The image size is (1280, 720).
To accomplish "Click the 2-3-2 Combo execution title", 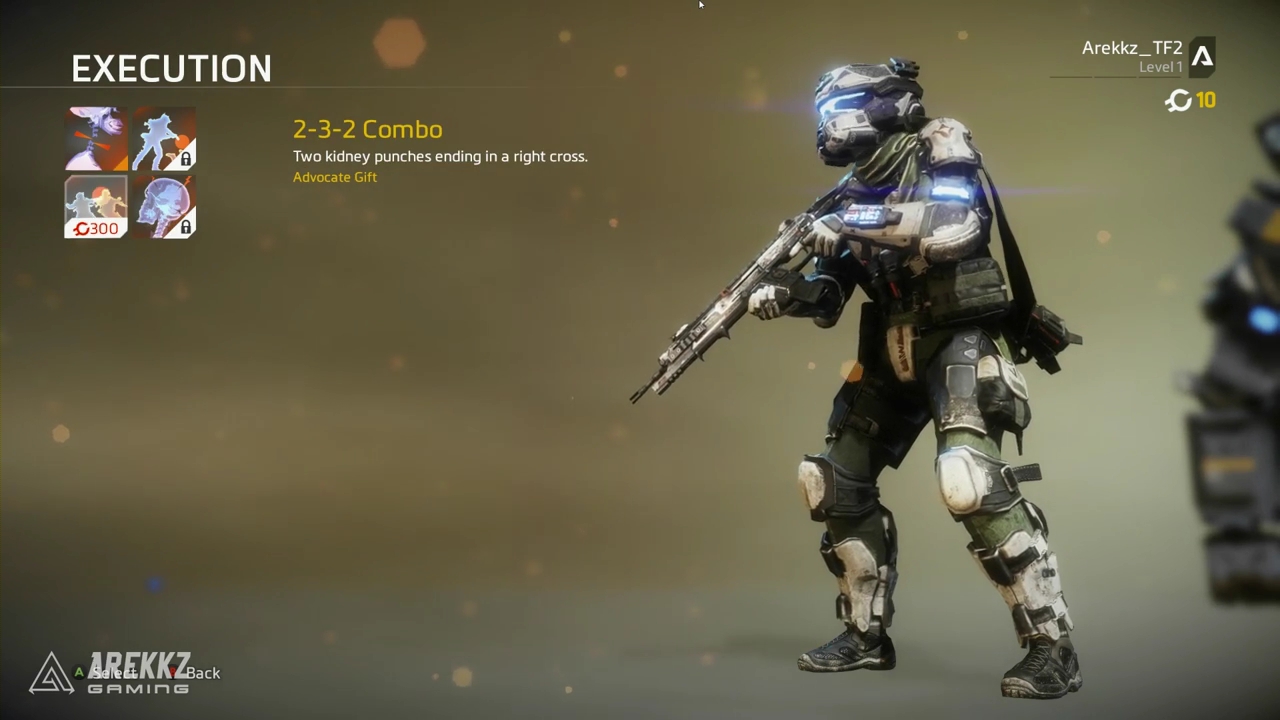I will [x=367, y=129].
